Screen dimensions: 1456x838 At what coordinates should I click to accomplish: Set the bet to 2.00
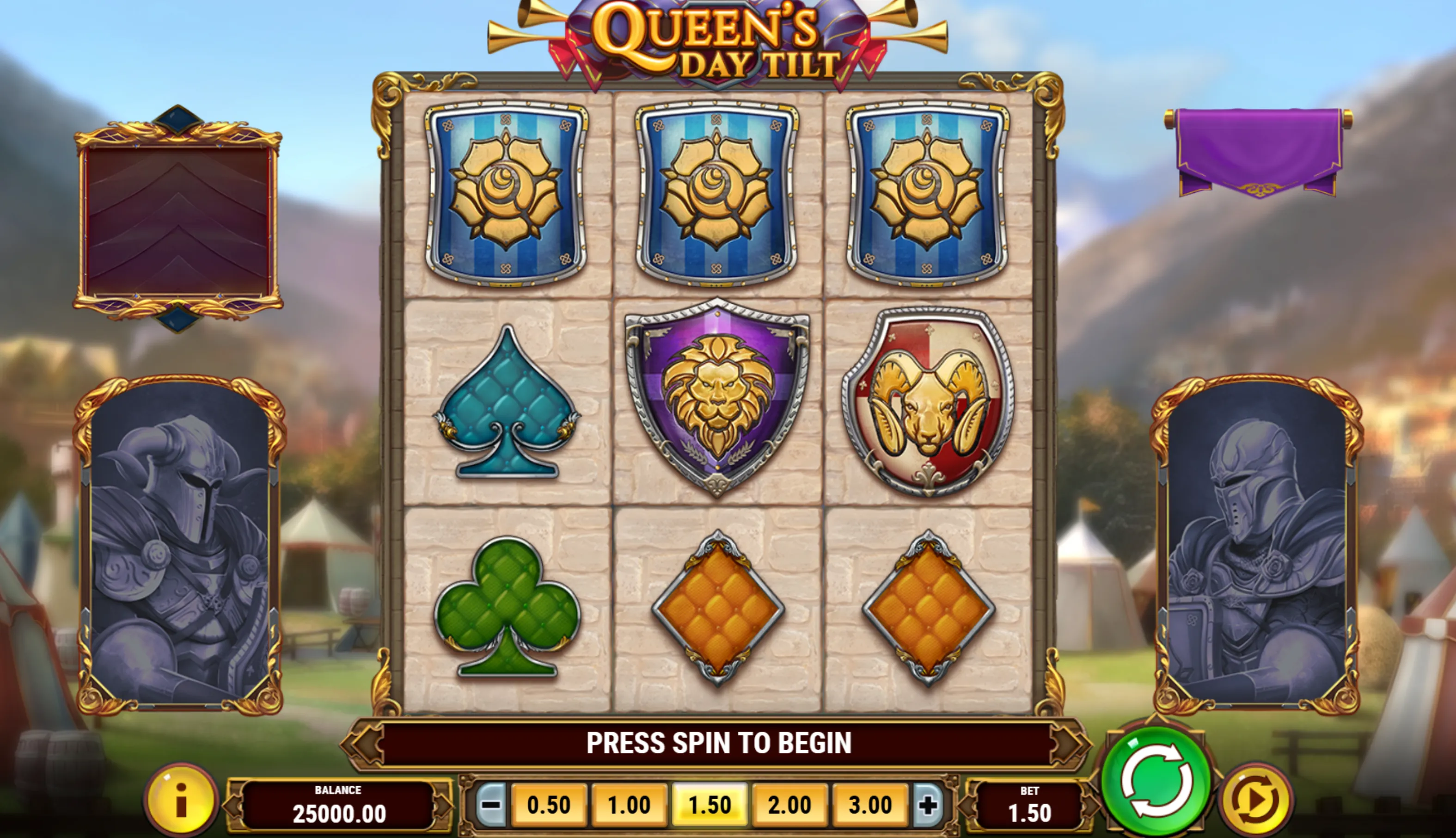click(789, 805)
